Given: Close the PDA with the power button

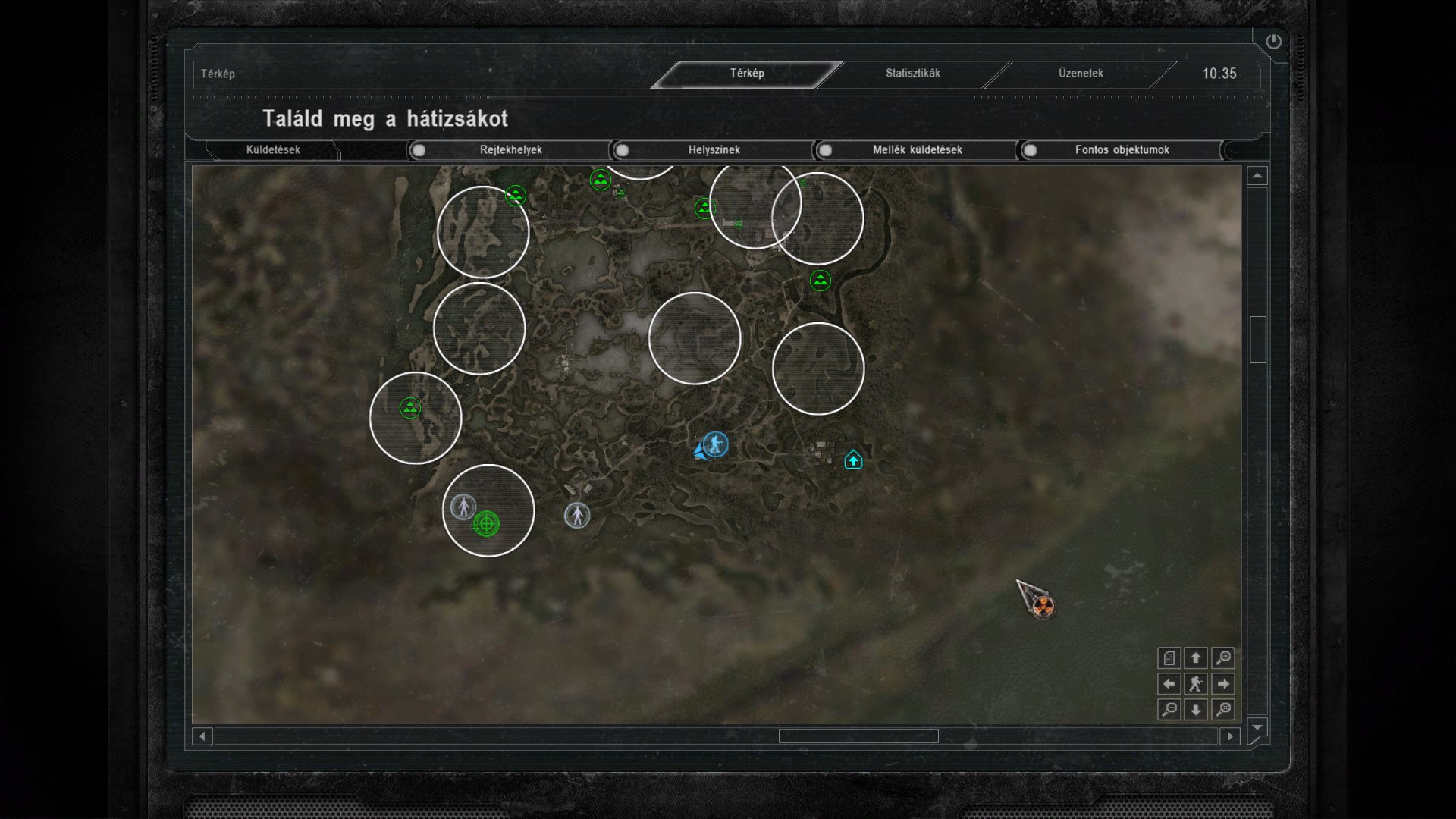Looking at the screenshot, I should pyautogui.click(x=1273, y=42).
